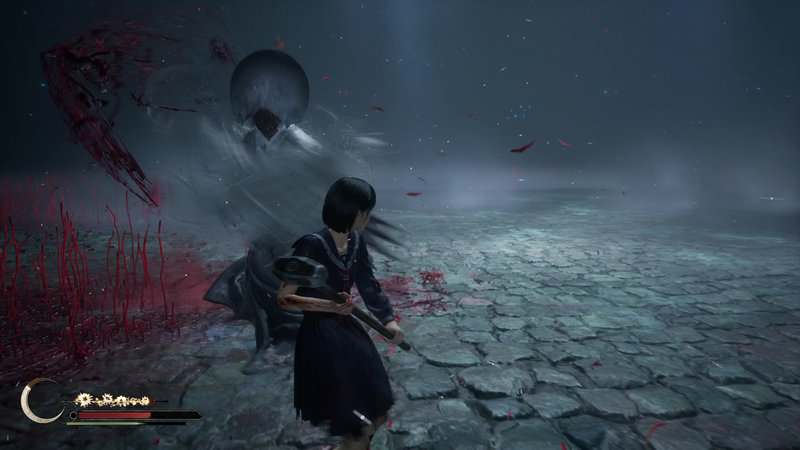Click the crescent moon HUD emblem

pyautogui.click(x=40, y=400)
